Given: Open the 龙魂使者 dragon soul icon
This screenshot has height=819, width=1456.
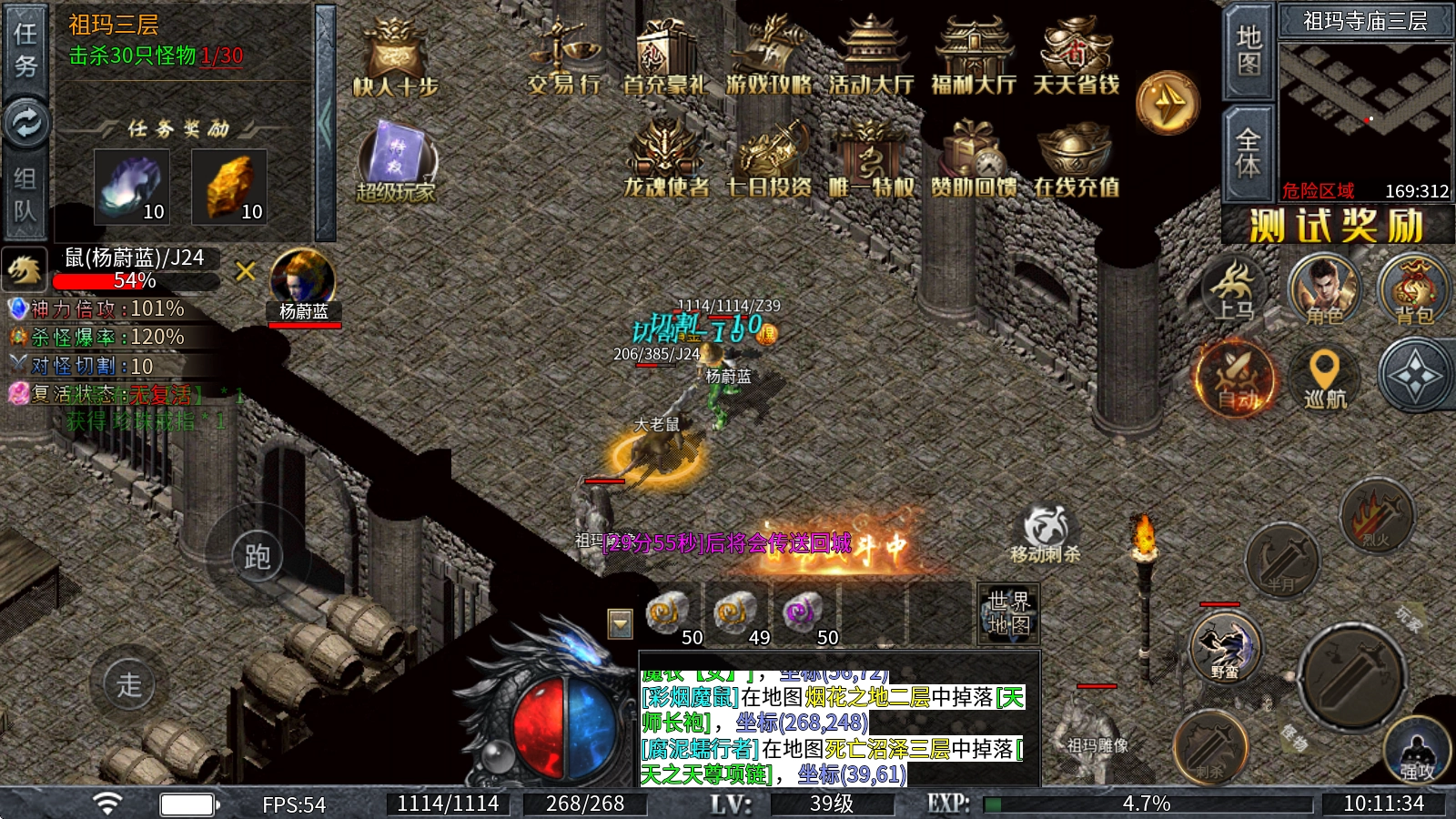Looking at the screenshot, I should (665, 159).
